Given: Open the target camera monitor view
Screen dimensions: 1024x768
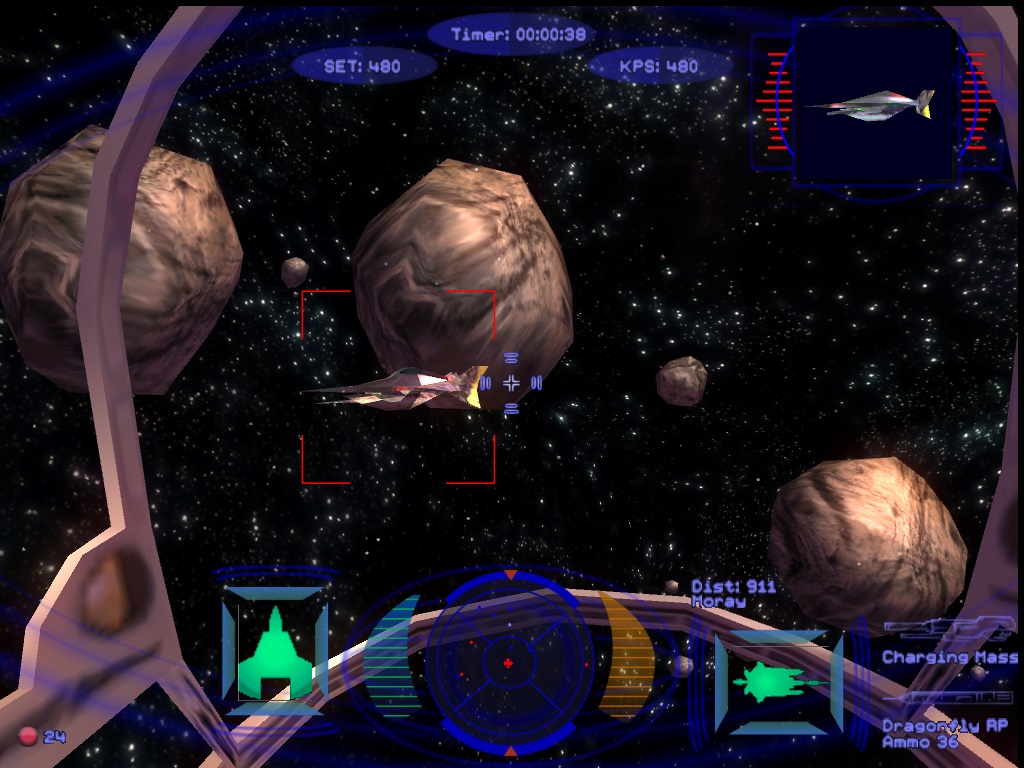Looking at the screenshot, I should [x=873, y=103].
